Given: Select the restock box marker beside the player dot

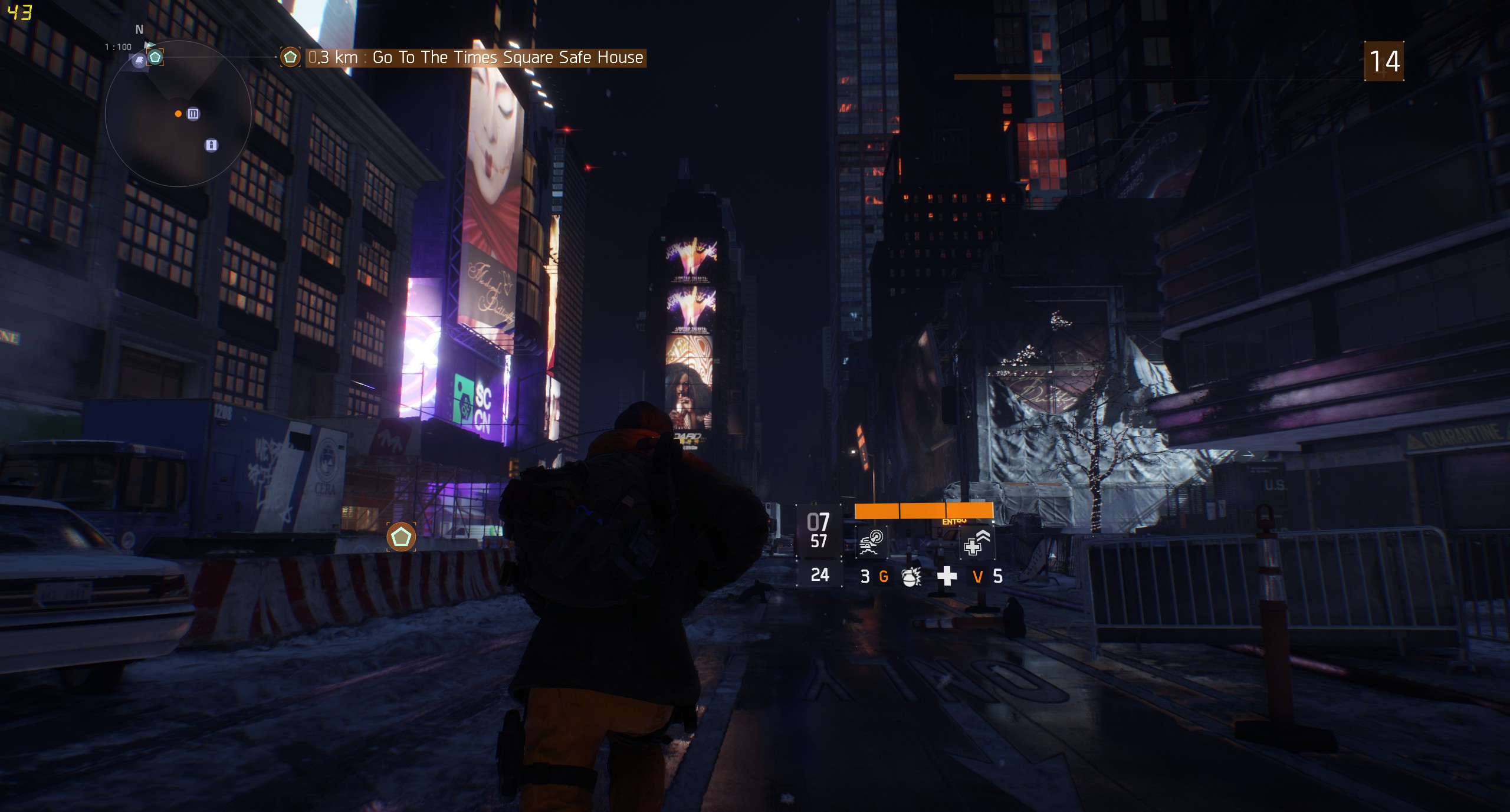Looking at the screenshot, I should 193,114.
